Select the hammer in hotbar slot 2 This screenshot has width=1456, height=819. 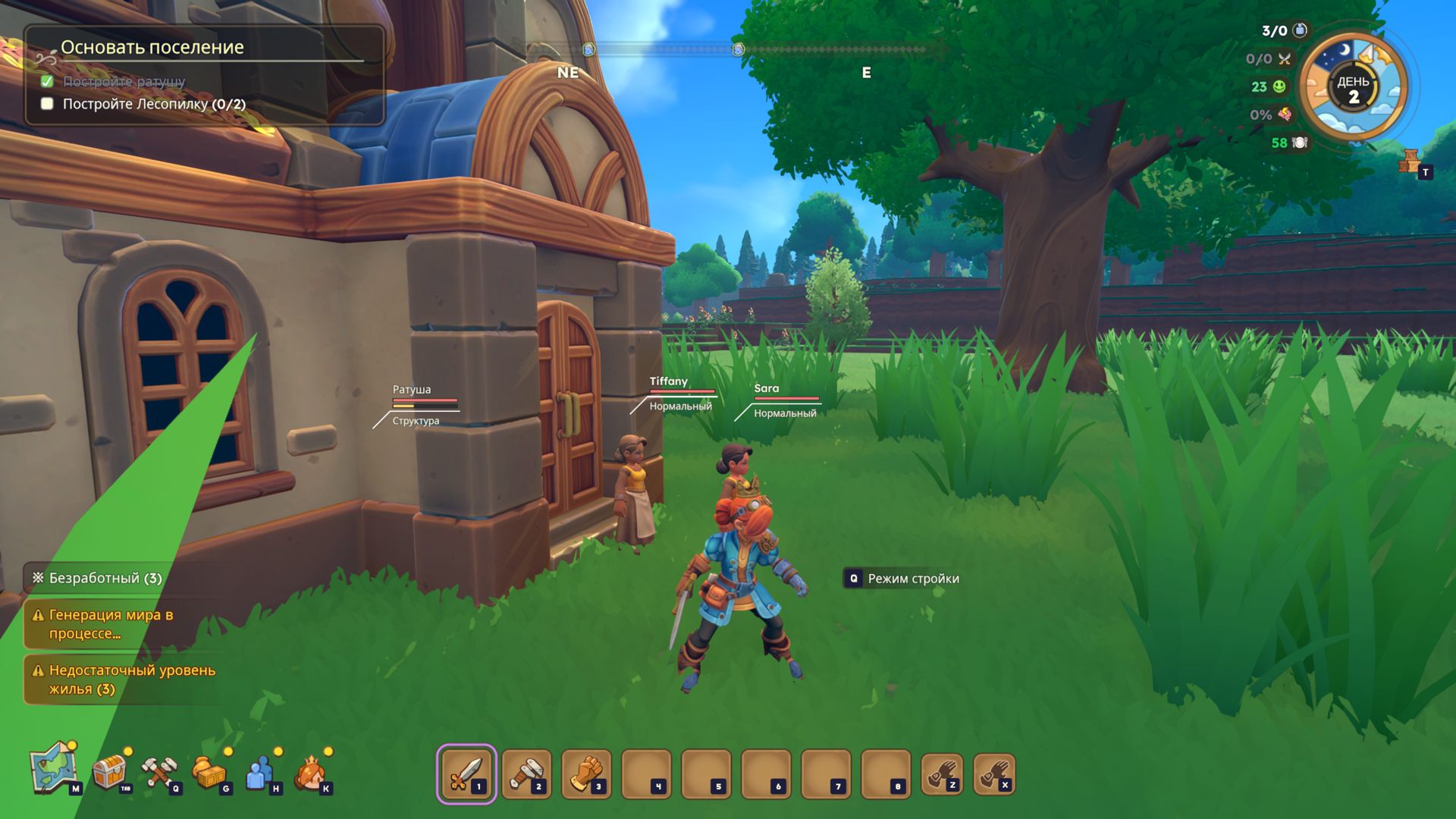pyautogui.click(x=526, y=774)
